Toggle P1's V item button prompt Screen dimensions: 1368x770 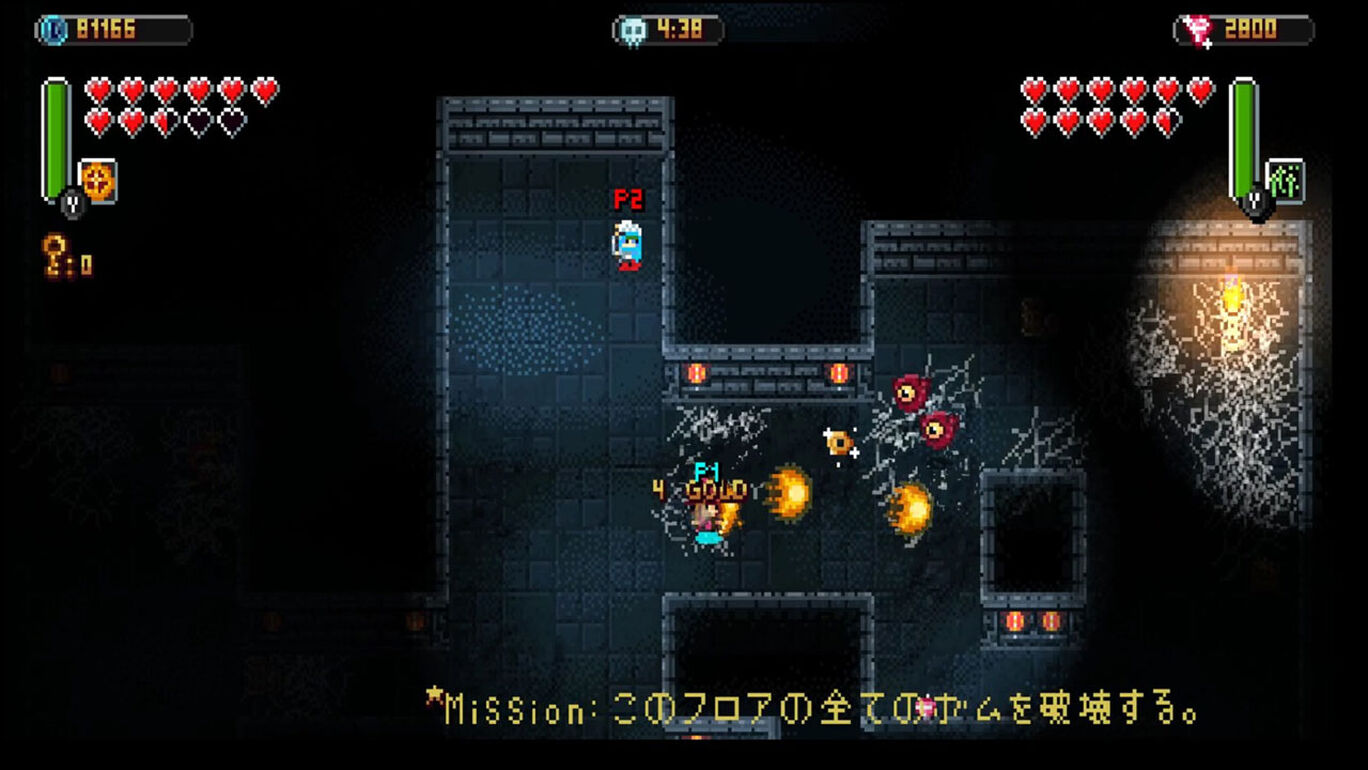[x=71, y=204]
